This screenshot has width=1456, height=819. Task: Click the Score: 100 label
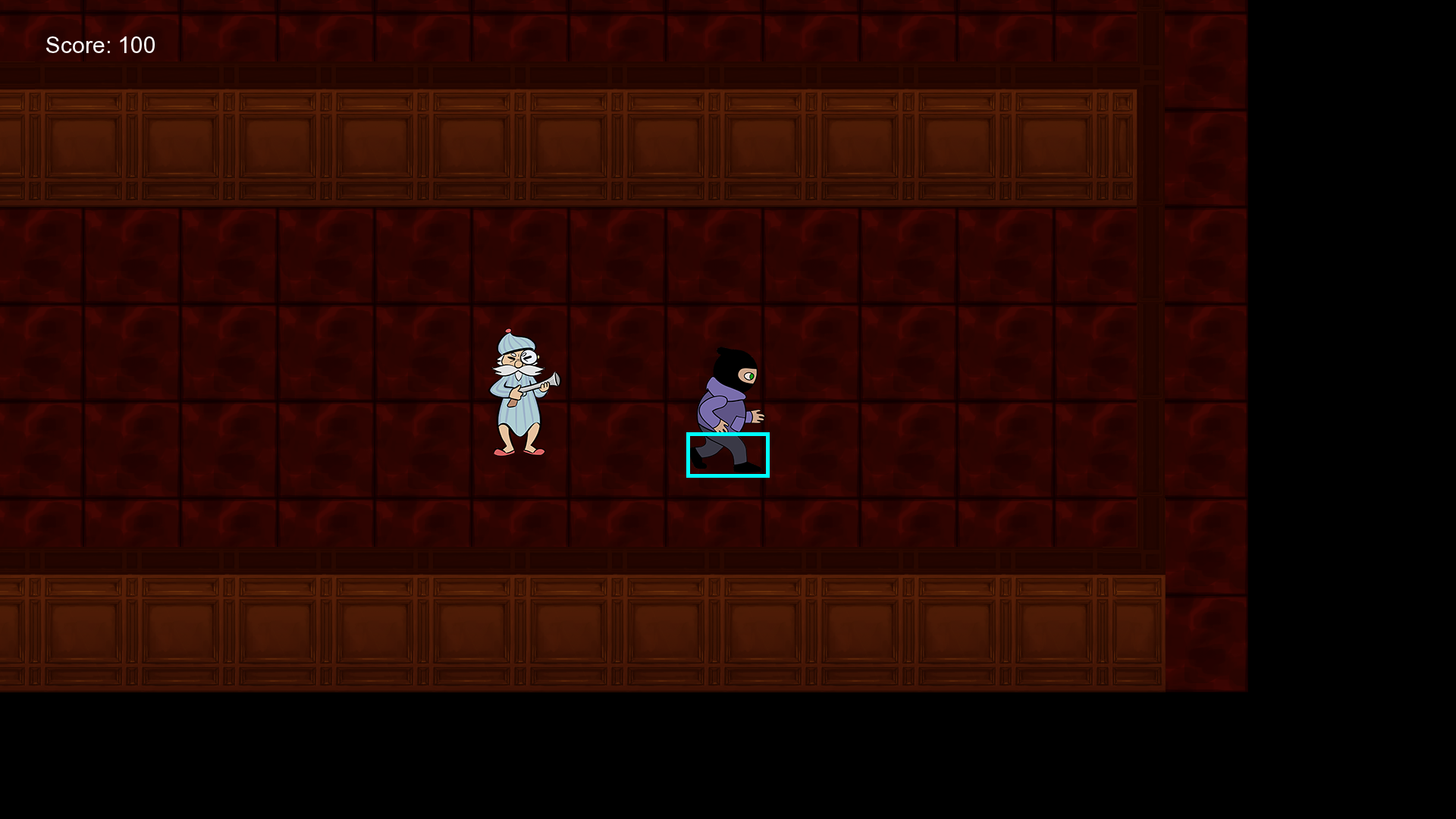(100, 45)
